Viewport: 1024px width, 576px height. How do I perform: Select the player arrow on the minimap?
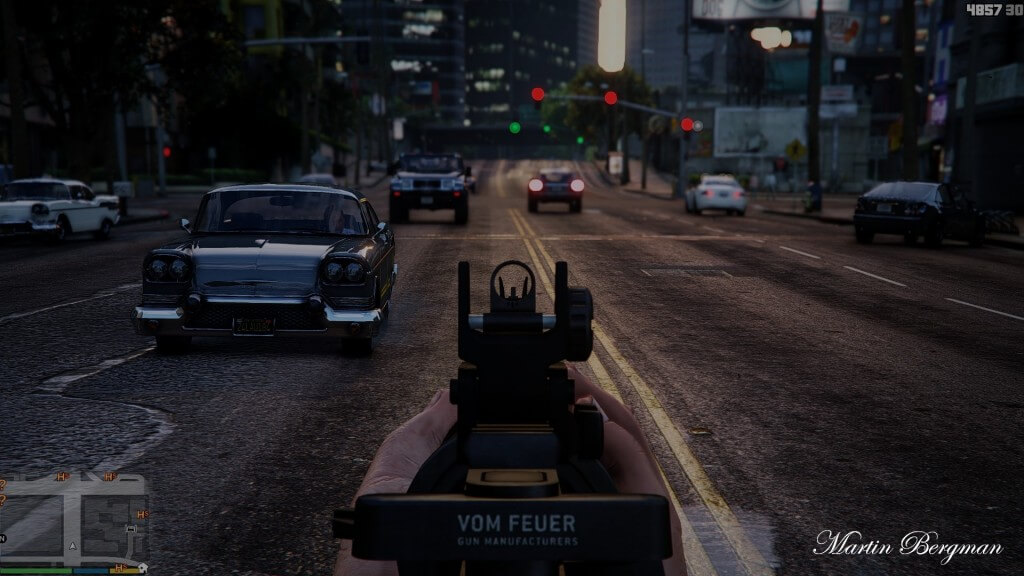pos(73,545)
